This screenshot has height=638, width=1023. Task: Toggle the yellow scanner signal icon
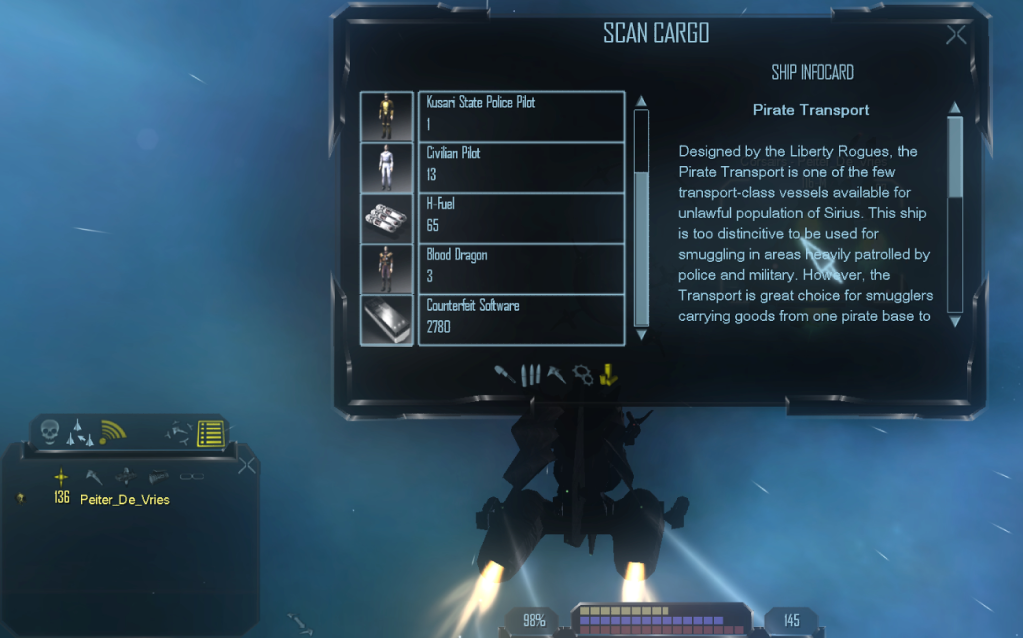[x=113, y=432]
